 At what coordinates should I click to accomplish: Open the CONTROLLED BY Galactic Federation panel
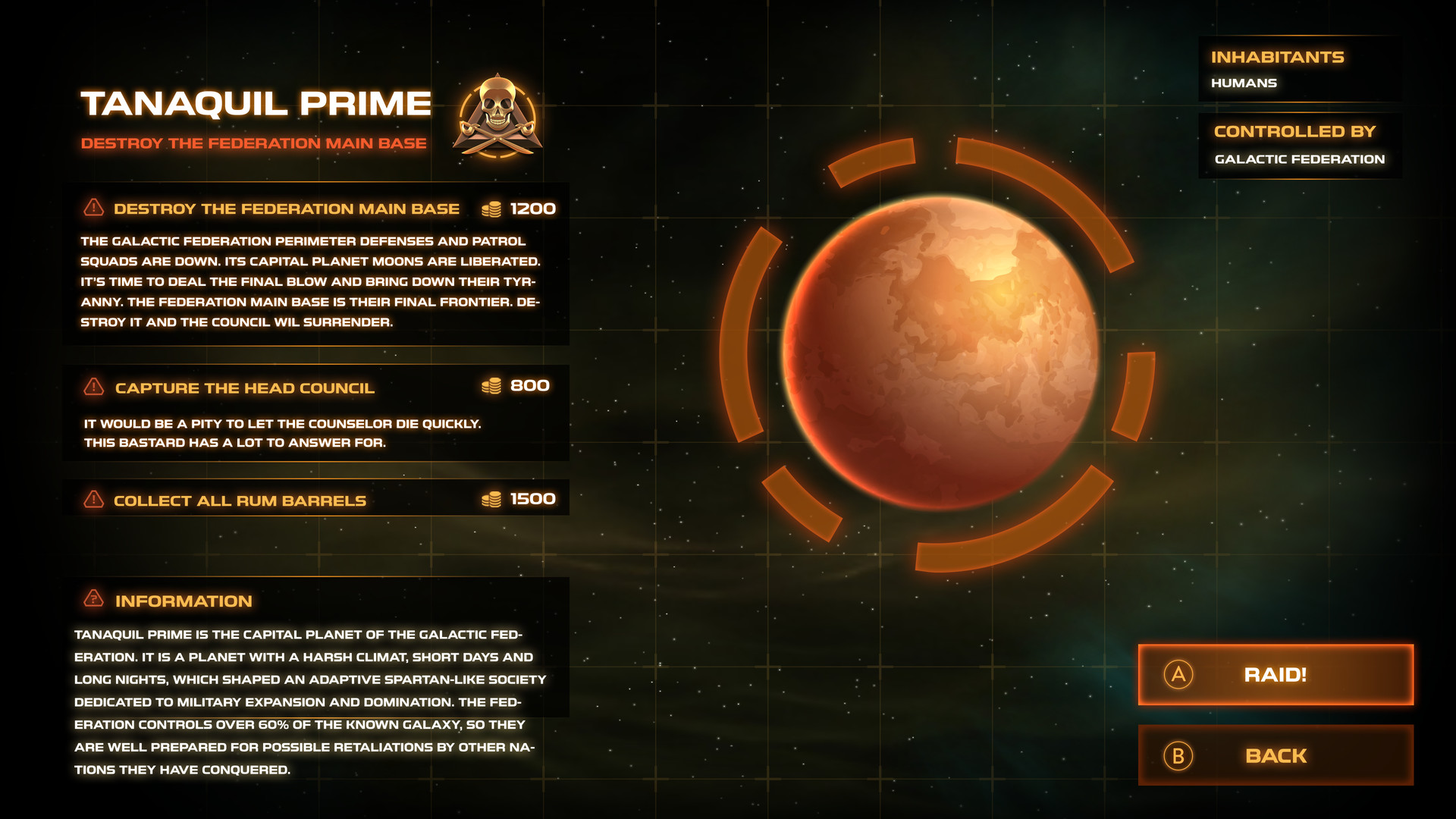coord(1300,144)
